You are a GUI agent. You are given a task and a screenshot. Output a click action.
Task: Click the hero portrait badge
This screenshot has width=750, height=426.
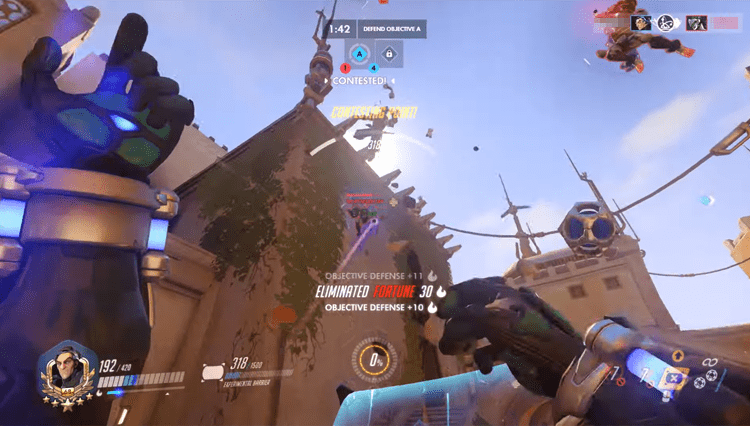pos(62,371)
